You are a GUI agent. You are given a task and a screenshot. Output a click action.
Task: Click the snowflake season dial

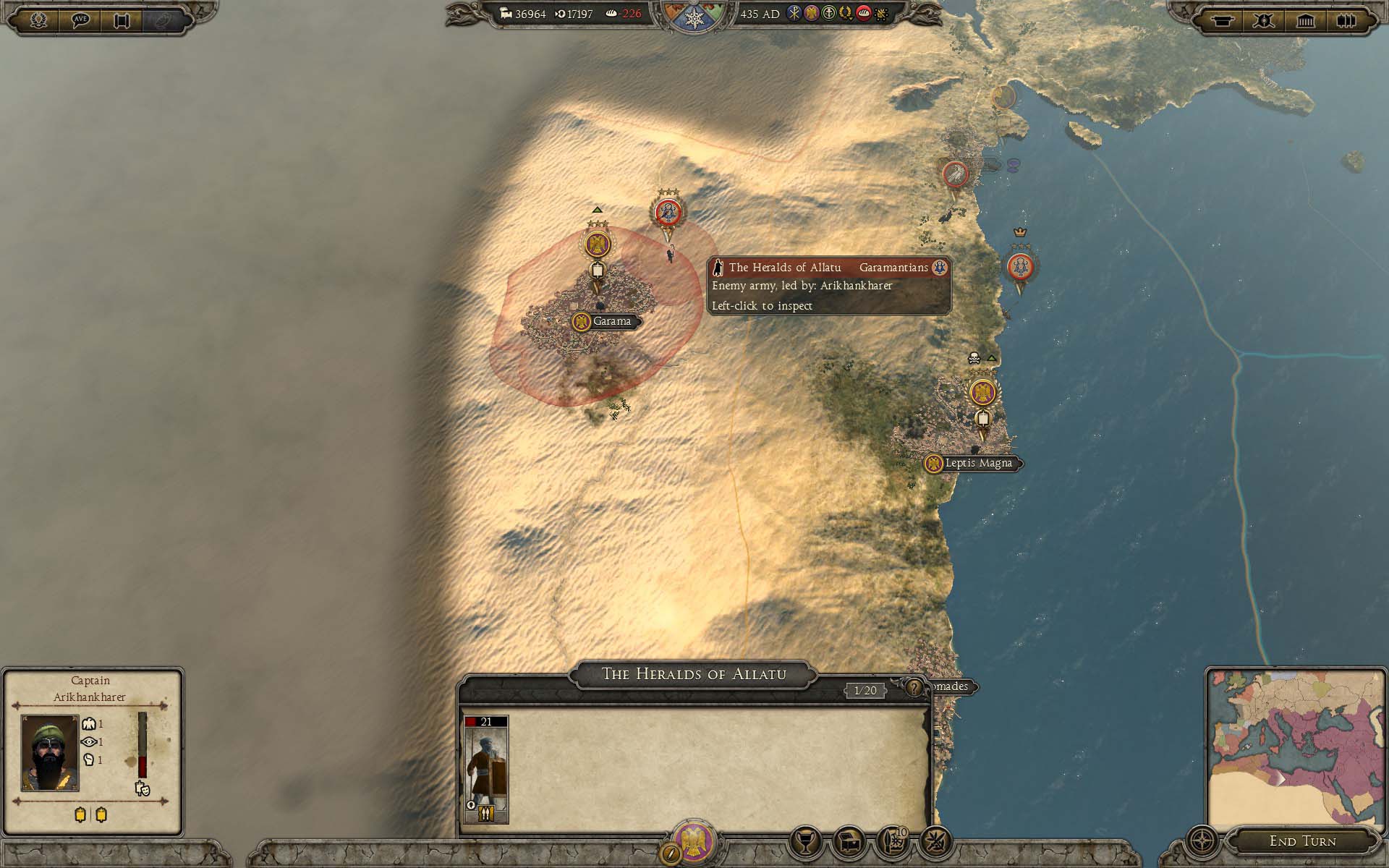(x=694, y=18)
